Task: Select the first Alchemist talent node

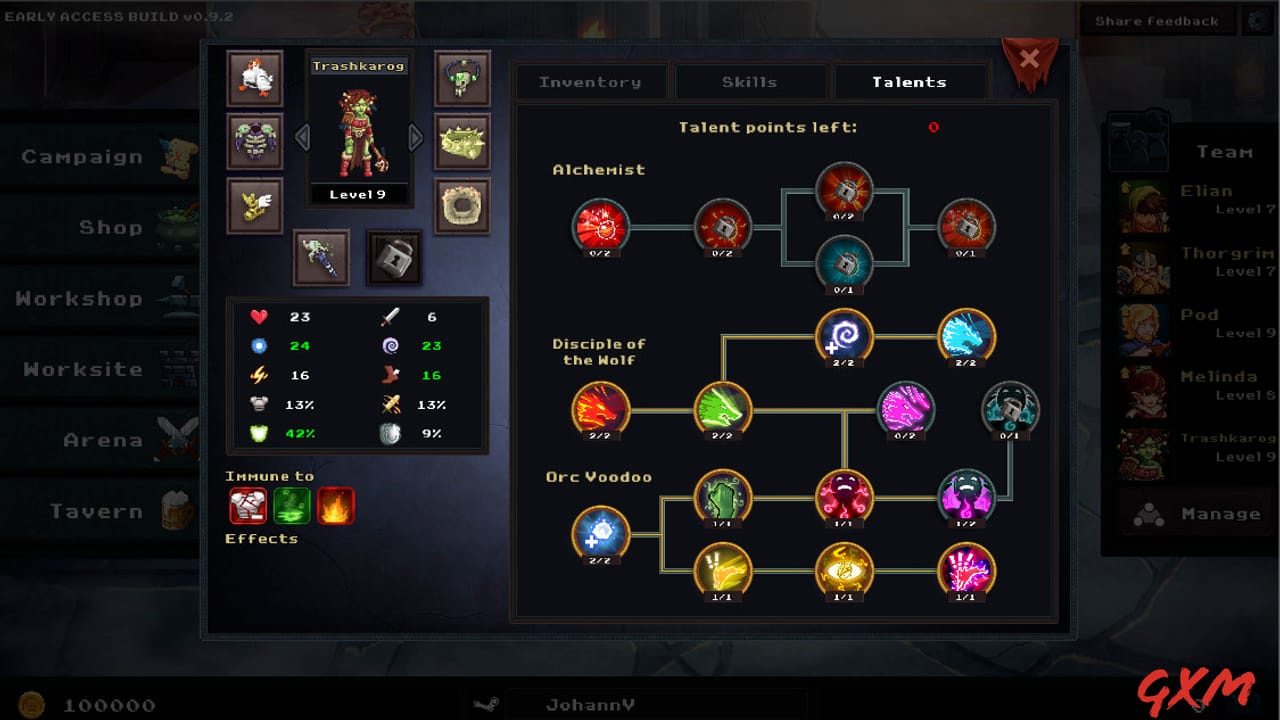Action: (600, 228)
